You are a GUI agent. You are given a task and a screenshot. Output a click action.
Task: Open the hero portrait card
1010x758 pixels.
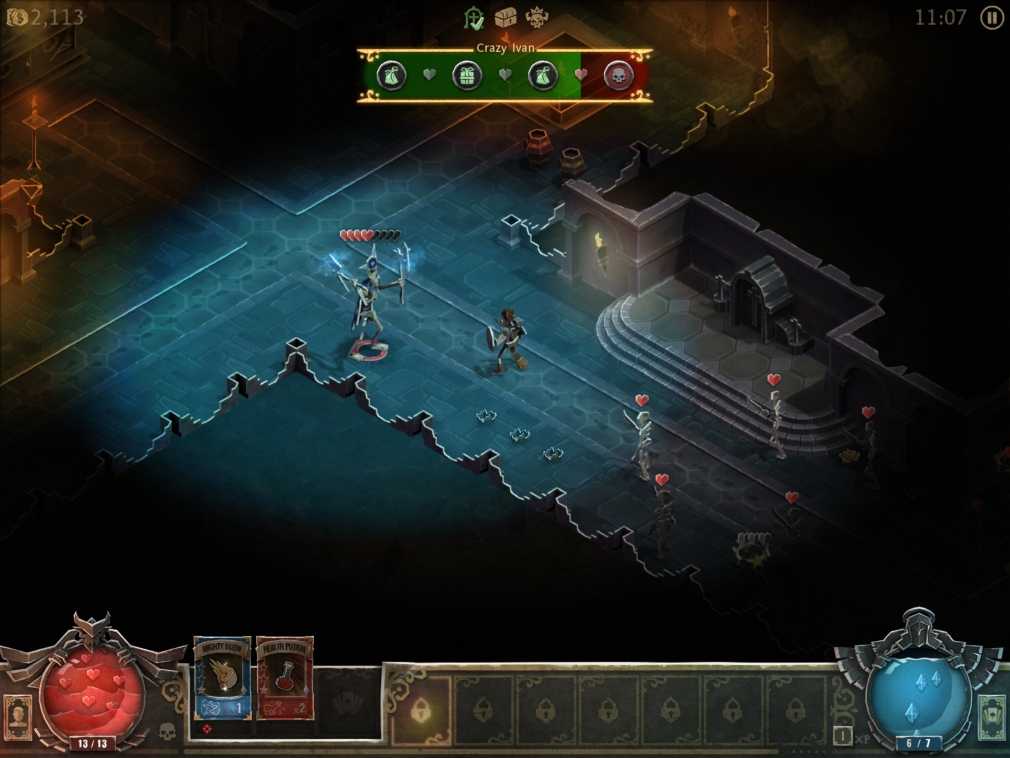pos(18,716)
